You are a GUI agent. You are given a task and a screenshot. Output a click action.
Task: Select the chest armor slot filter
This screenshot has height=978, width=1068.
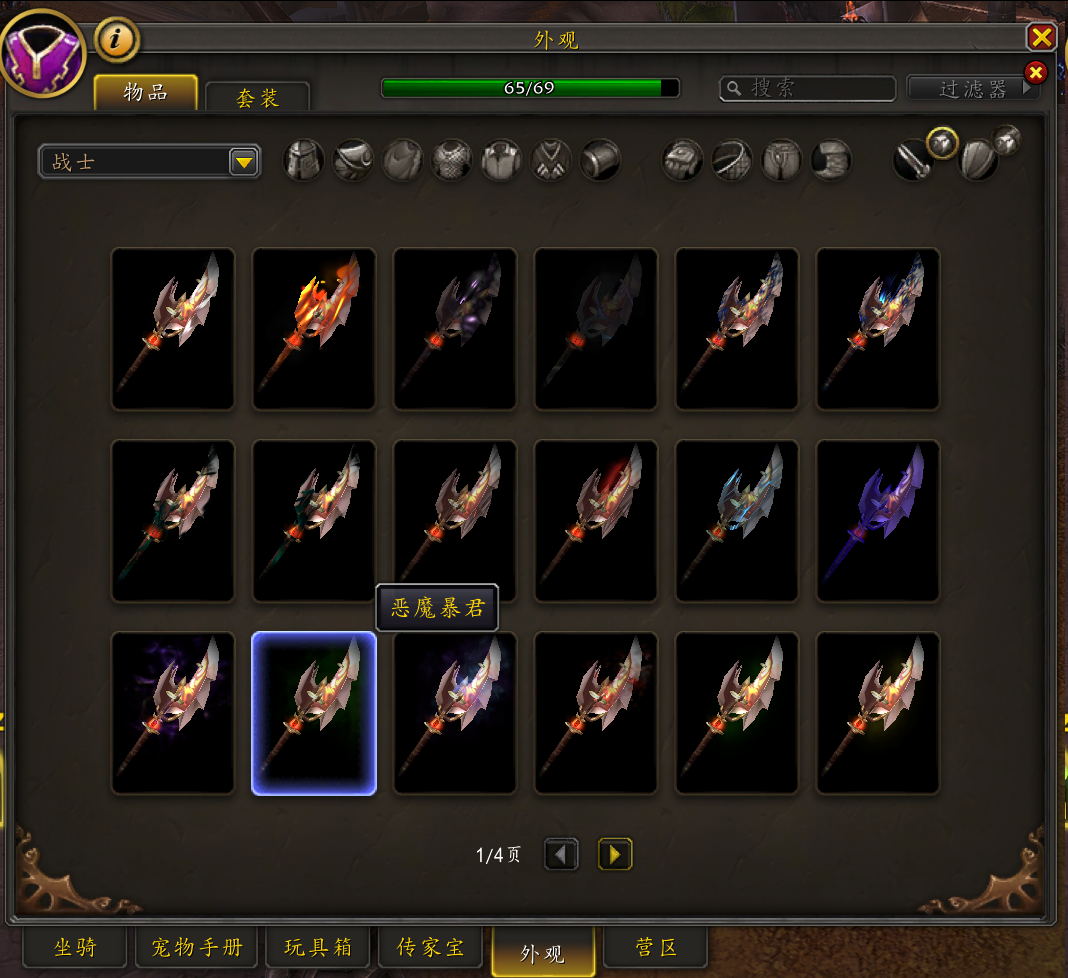click(452, 160)
